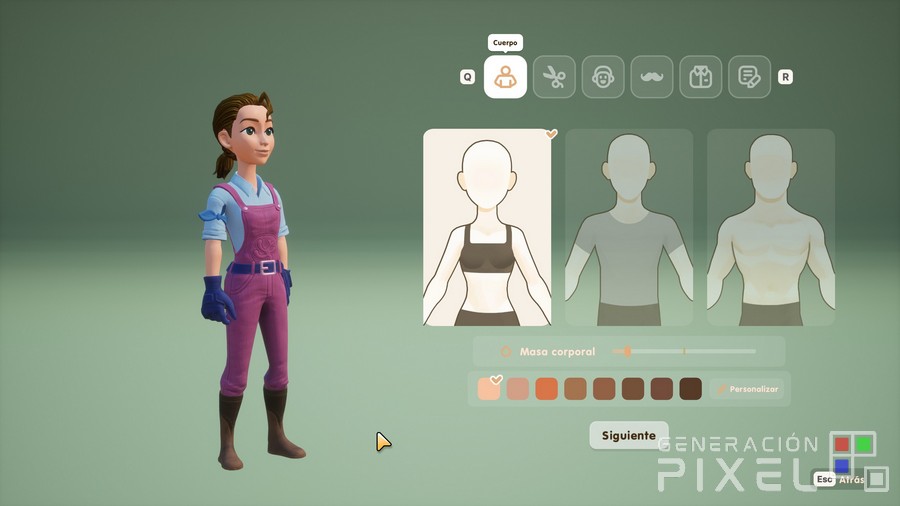Choose the darkest brown skin tone
Viewport: 900px width, 506px height.
click(x=690, y=389)
